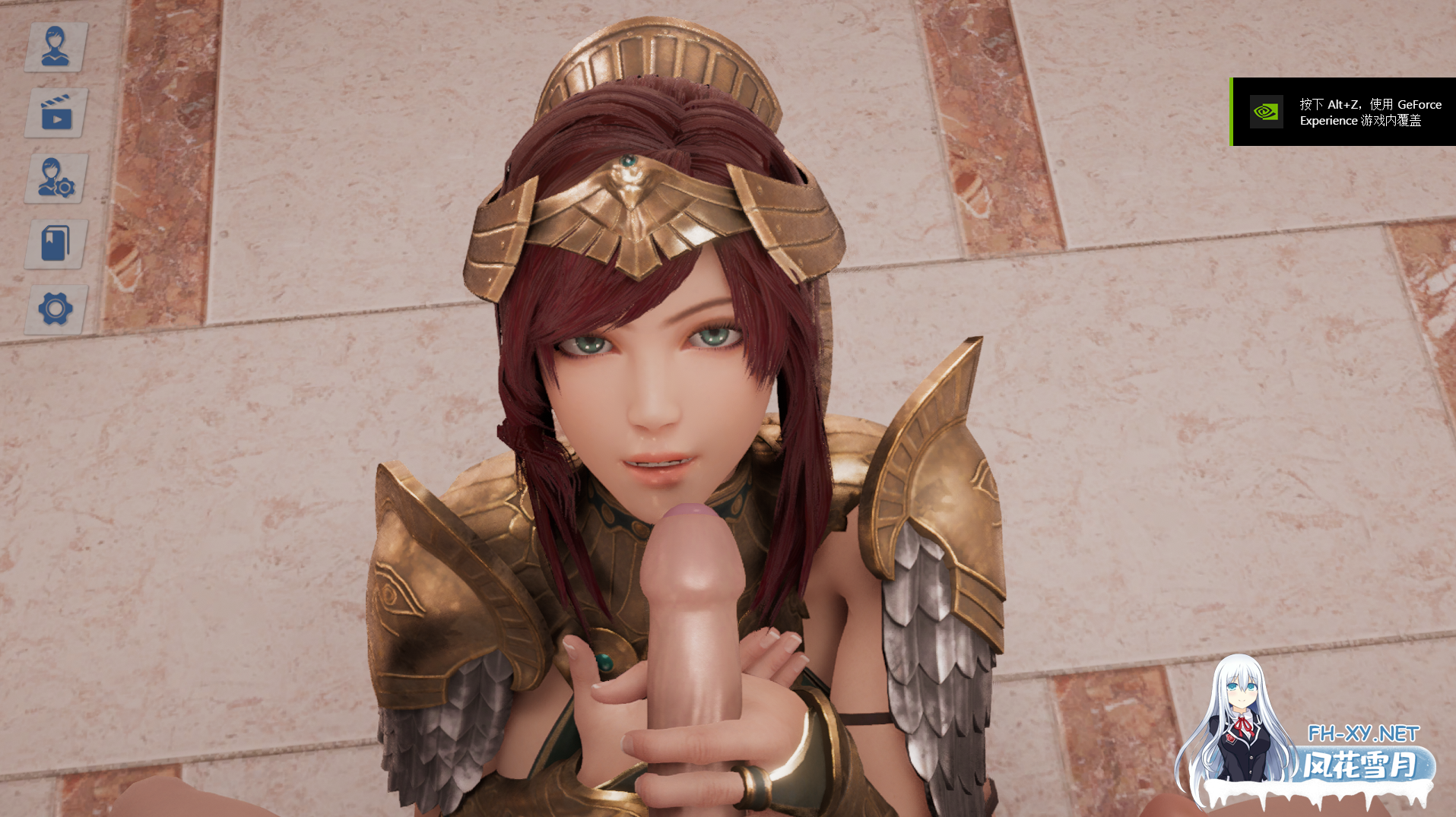Click the Alt+Z GeForce overlay hint
1456x817 pixels.
click(1369, 112)
